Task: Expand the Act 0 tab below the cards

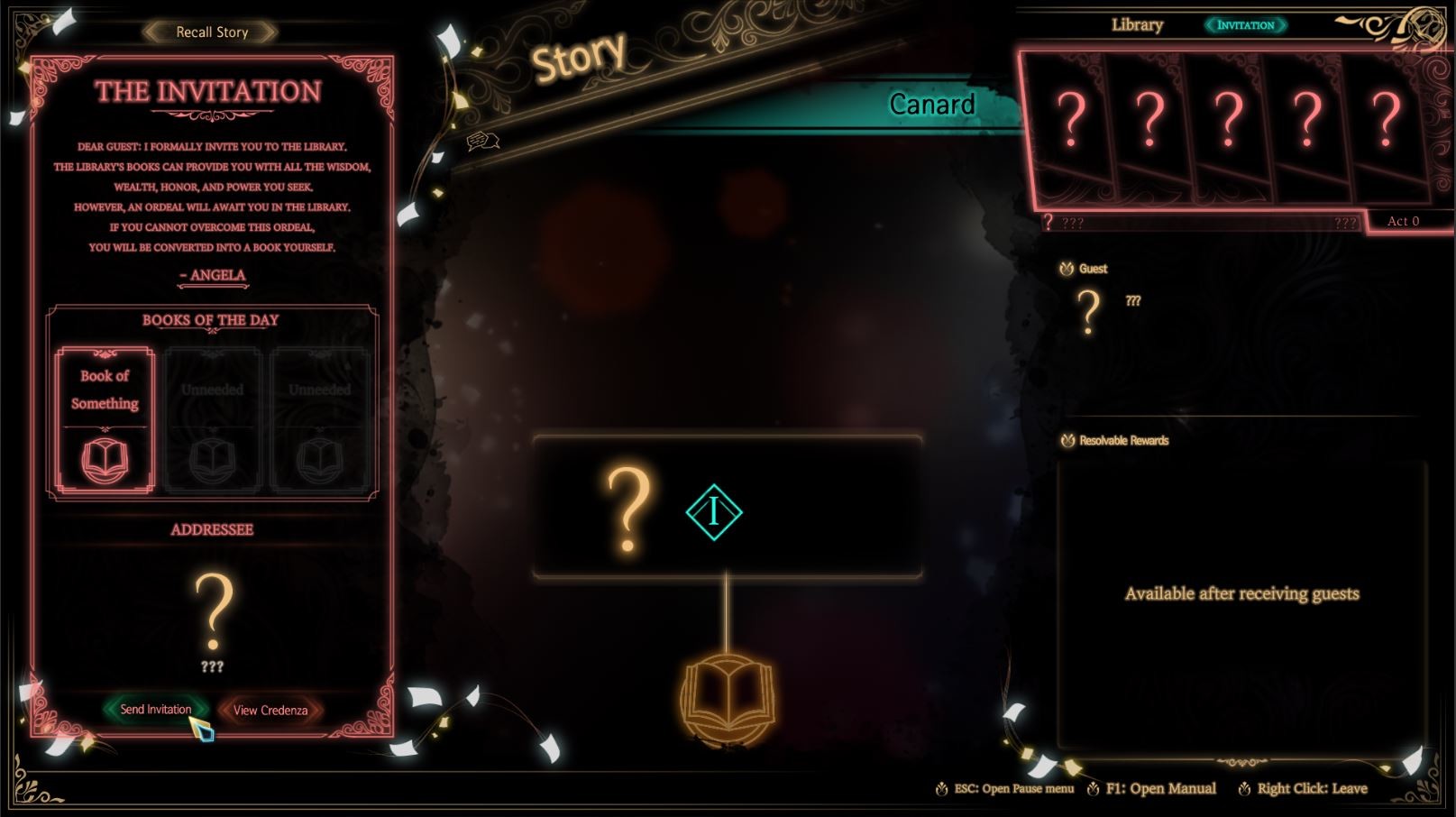Action: [x=1402, y=221]
